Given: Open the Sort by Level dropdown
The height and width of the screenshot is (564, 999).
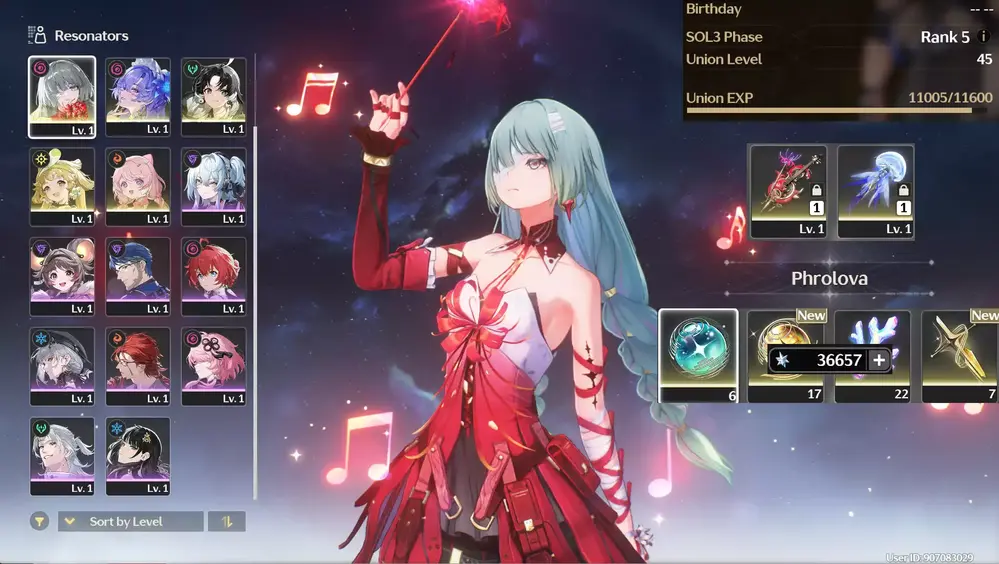Looking at the screenshot, I should click(130, 521).
